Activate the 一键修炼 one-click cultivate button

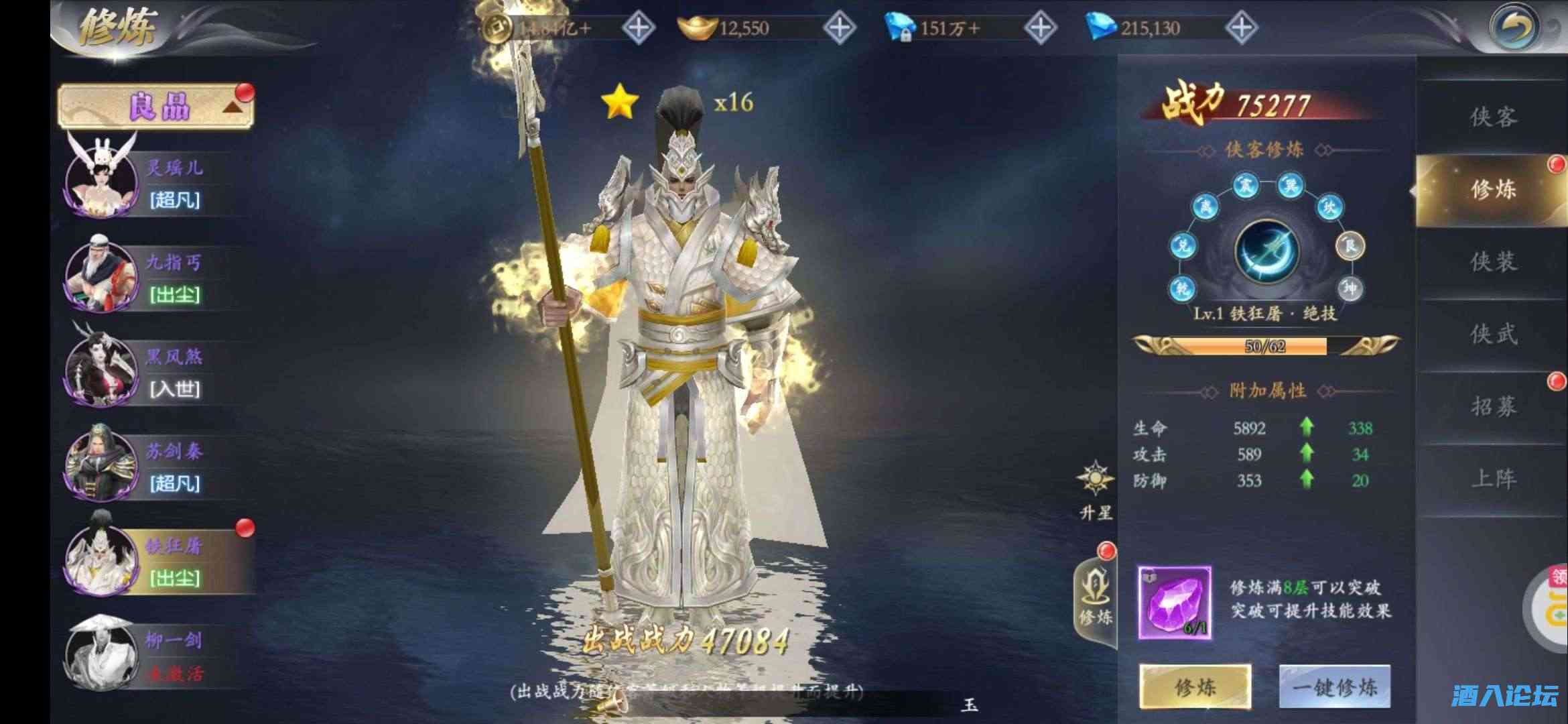click(1334, 686)
